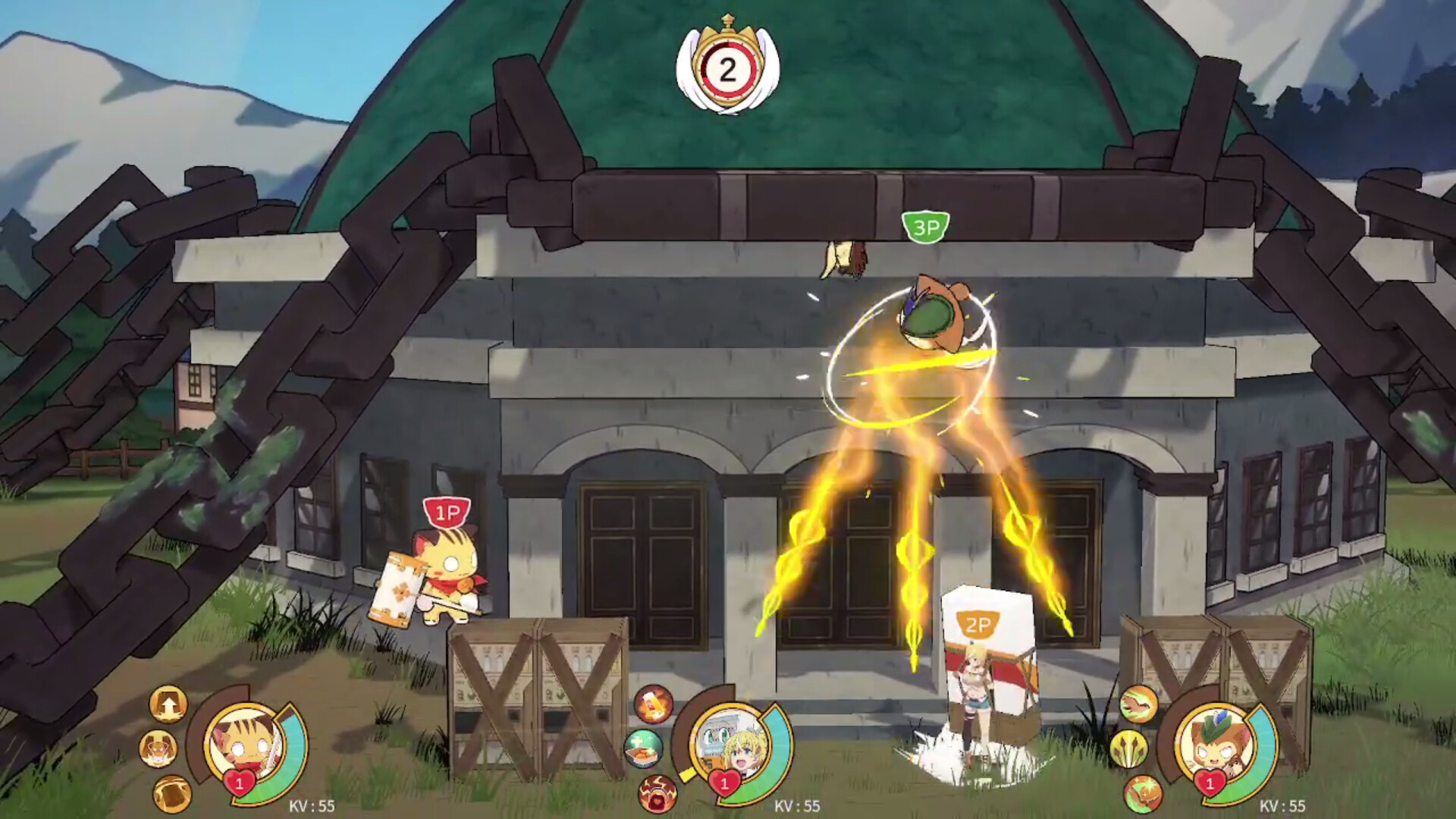Viewport: 1456px width, 819px height.
Task: Activate the upward arrow hammer skill
Action: click(x=168, y=704)
